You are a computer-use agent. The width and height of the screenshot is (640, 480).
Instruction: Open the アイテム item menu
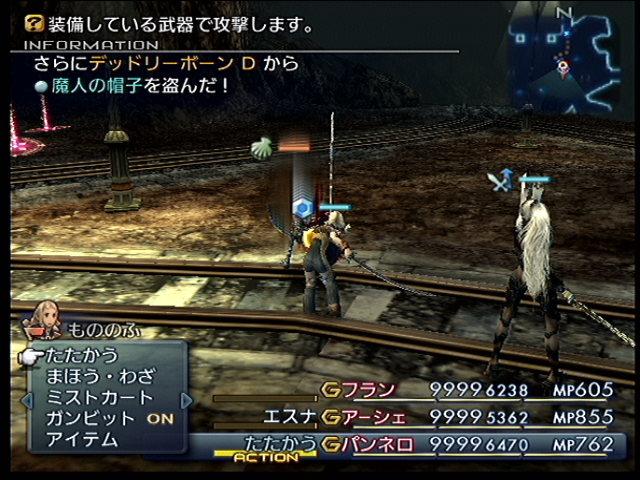tap(82, 439)
